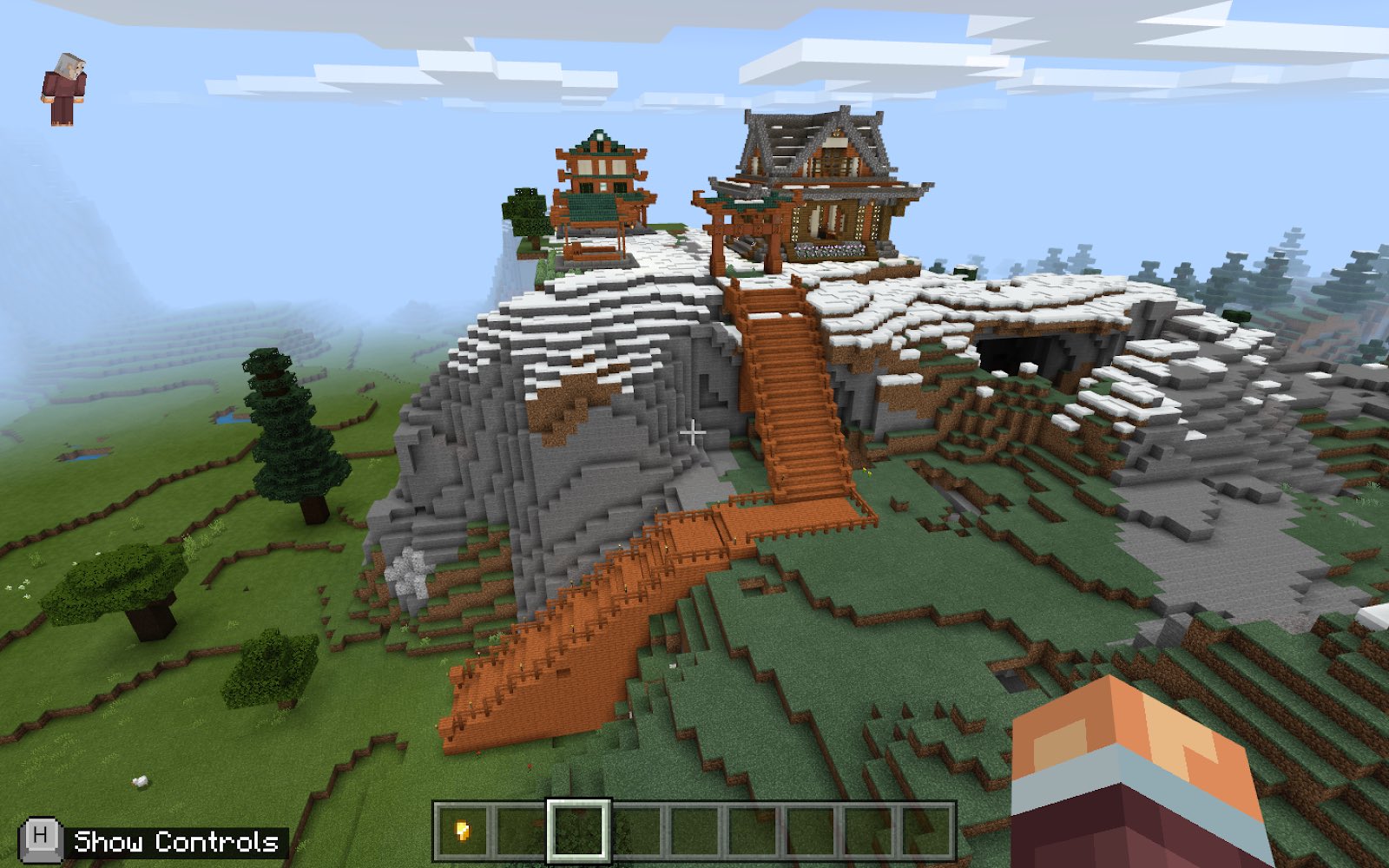
Task: Click the villager floating in the top-left
Action: point(63,82)
